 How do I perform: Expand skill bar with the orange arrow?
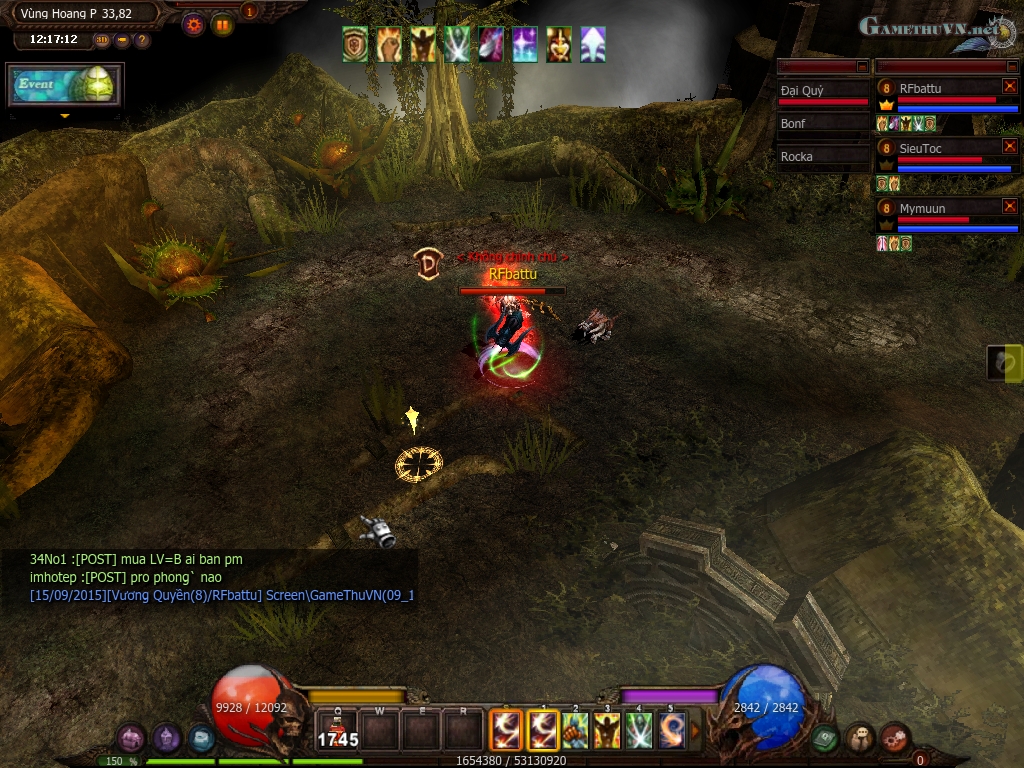coord(696,731)
